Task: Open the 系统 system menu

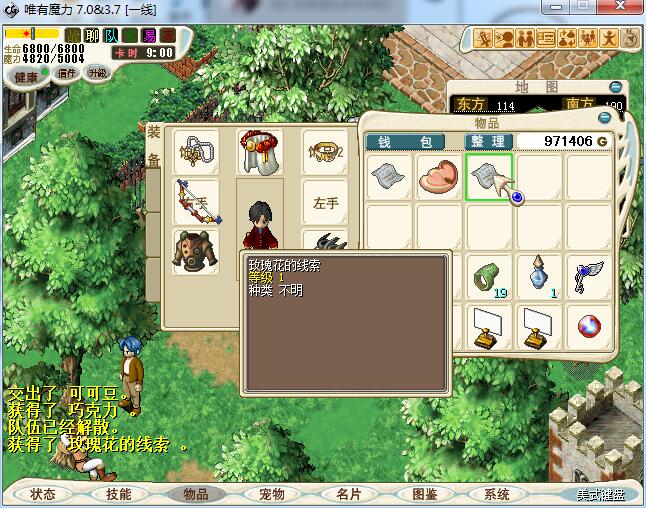Action: pyautogui.click(x=497, y=494)
